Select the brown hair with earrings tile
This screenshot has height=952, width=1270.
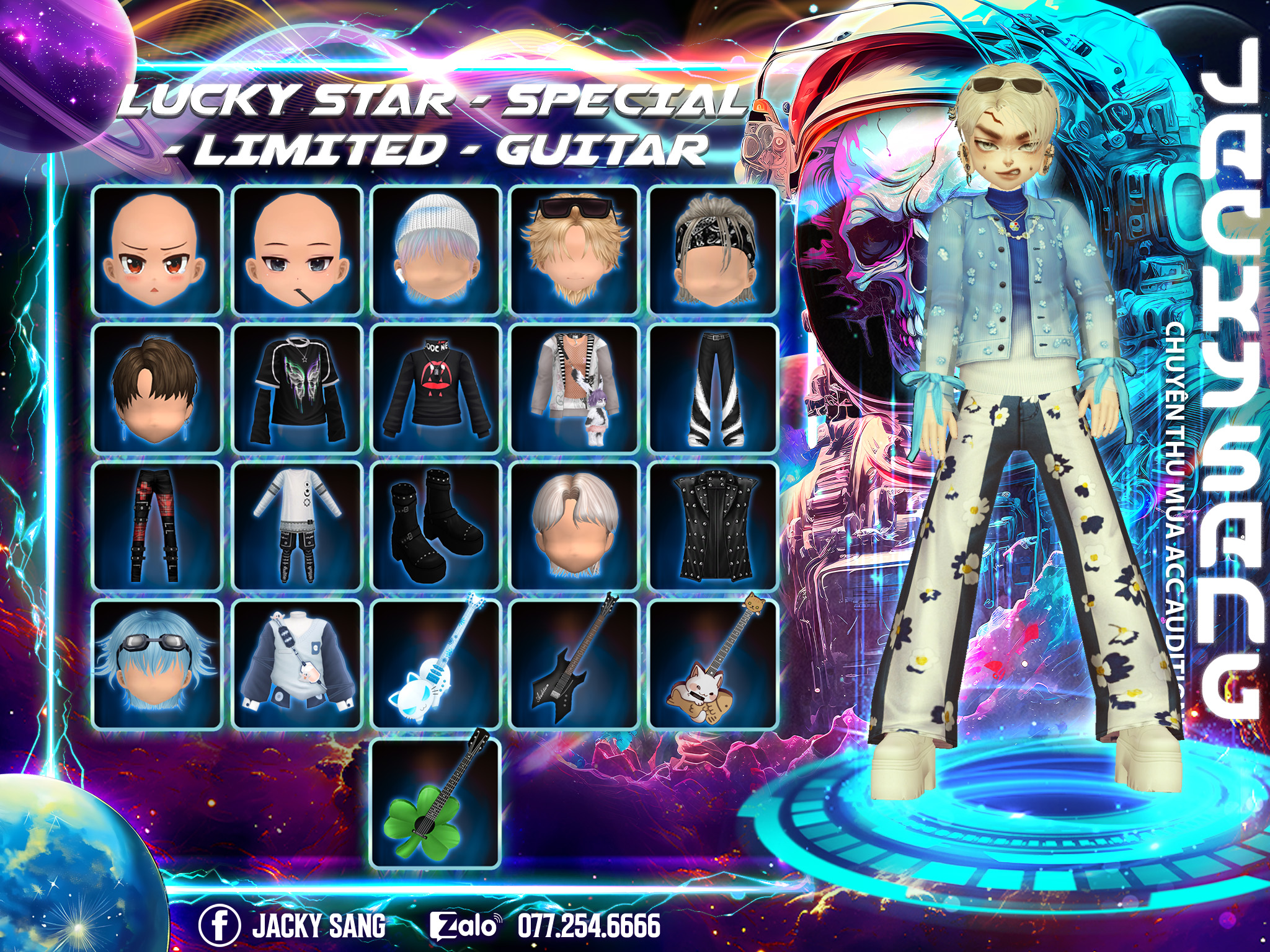[158, 389]
